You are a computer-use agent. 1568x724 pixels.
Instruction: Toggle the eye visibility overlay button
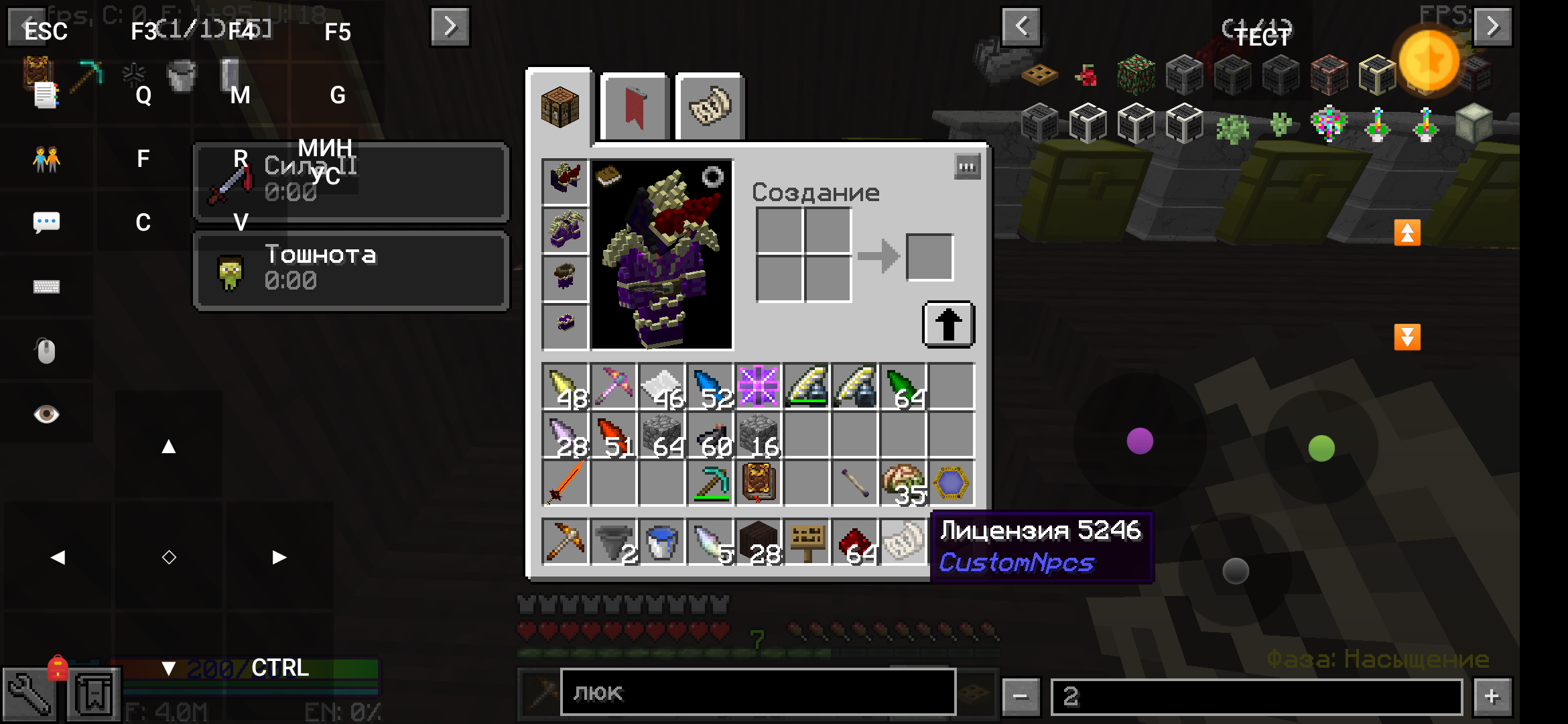pos(46,414)
